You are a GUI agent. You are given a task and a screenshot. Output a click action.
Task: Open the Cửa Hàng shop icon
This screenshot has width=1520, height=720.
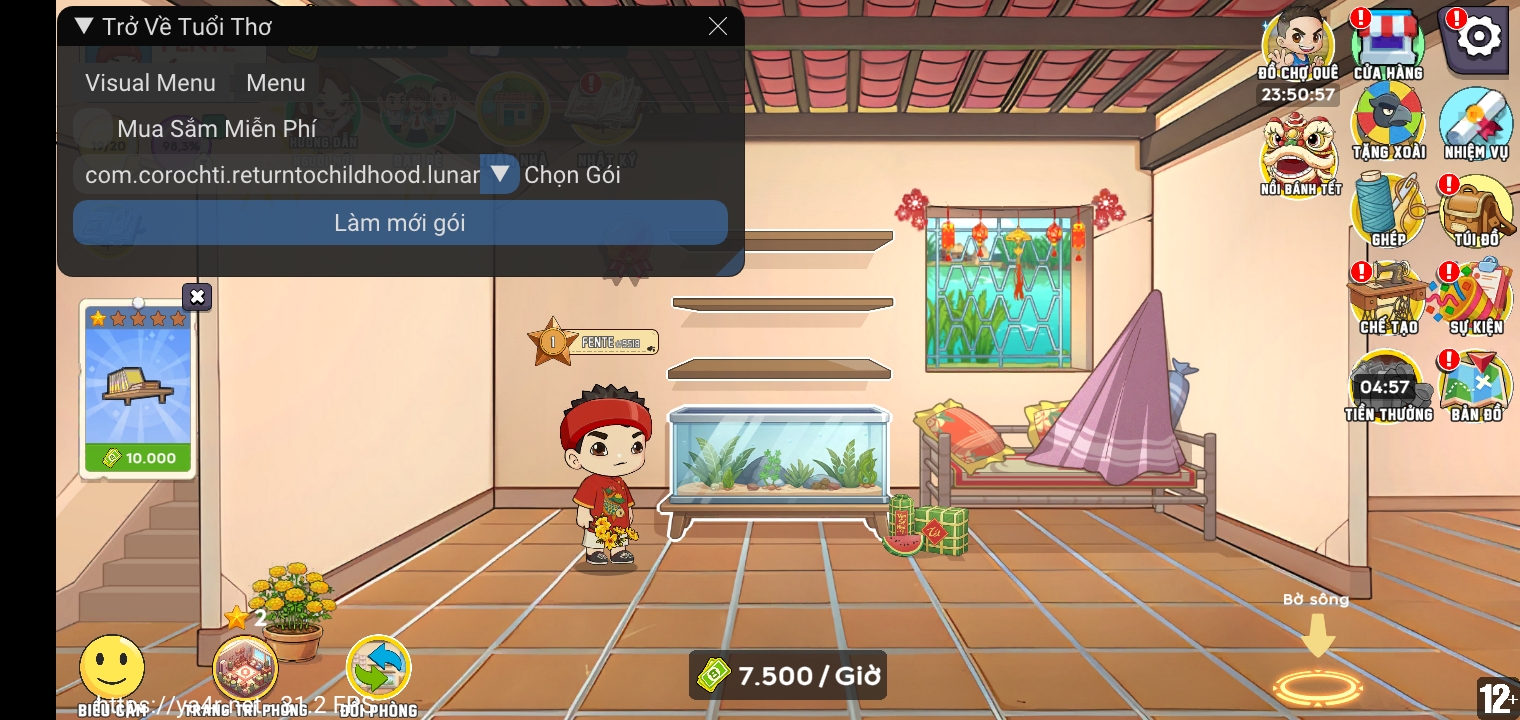(1388, 40)
